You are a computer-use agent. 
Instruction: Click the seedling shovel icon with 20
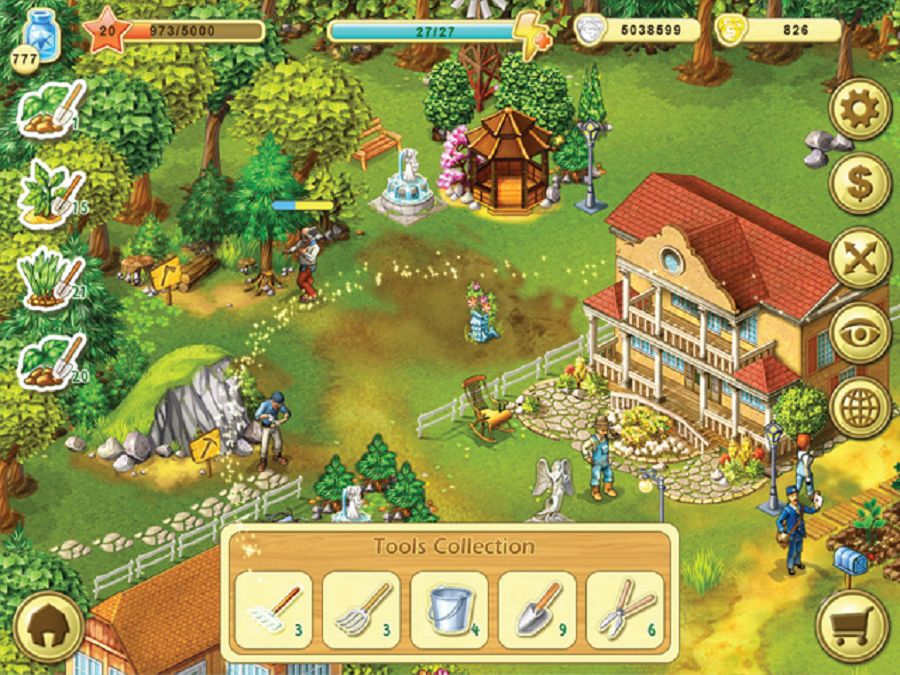pos(52,361)
